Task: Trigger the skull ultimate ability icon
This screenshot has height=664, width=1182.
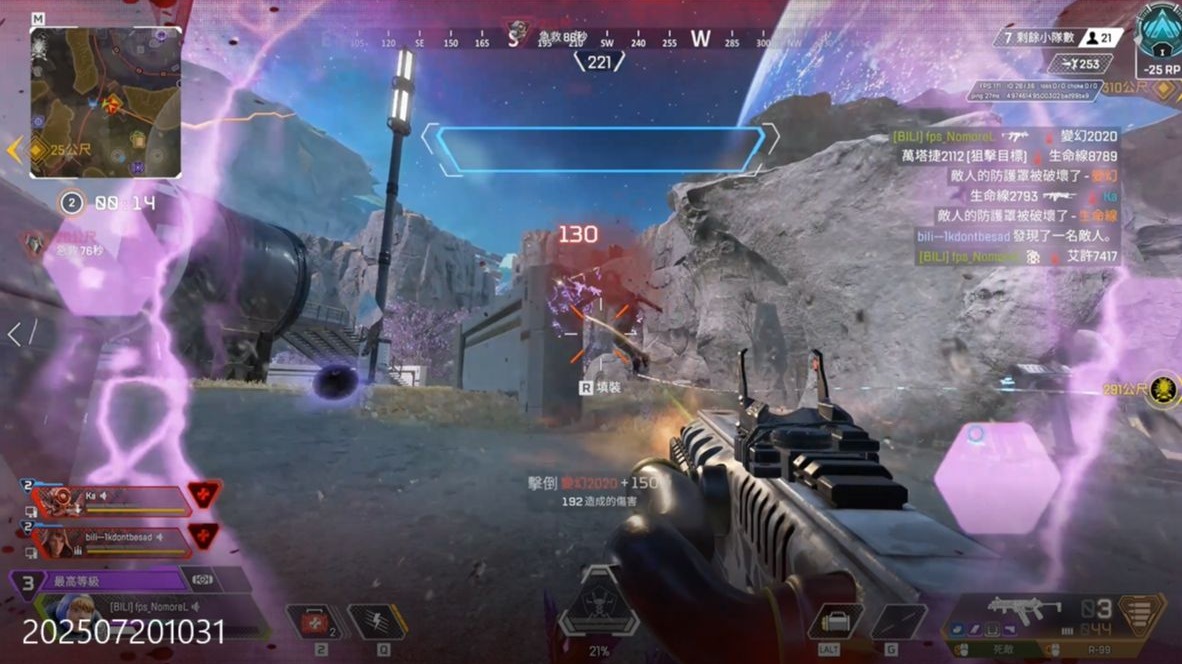Action: pyautogui.click(x=599, y=606)
